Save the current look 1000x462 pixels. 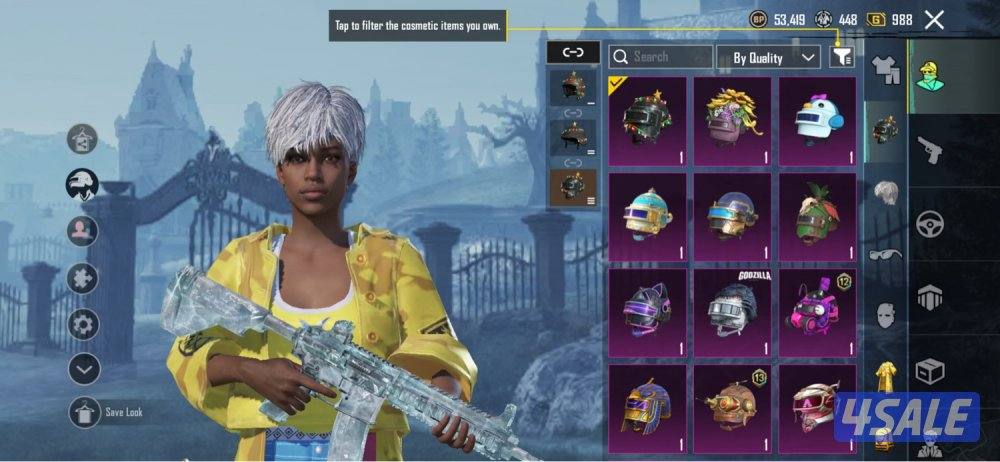[x=85, y=412]
